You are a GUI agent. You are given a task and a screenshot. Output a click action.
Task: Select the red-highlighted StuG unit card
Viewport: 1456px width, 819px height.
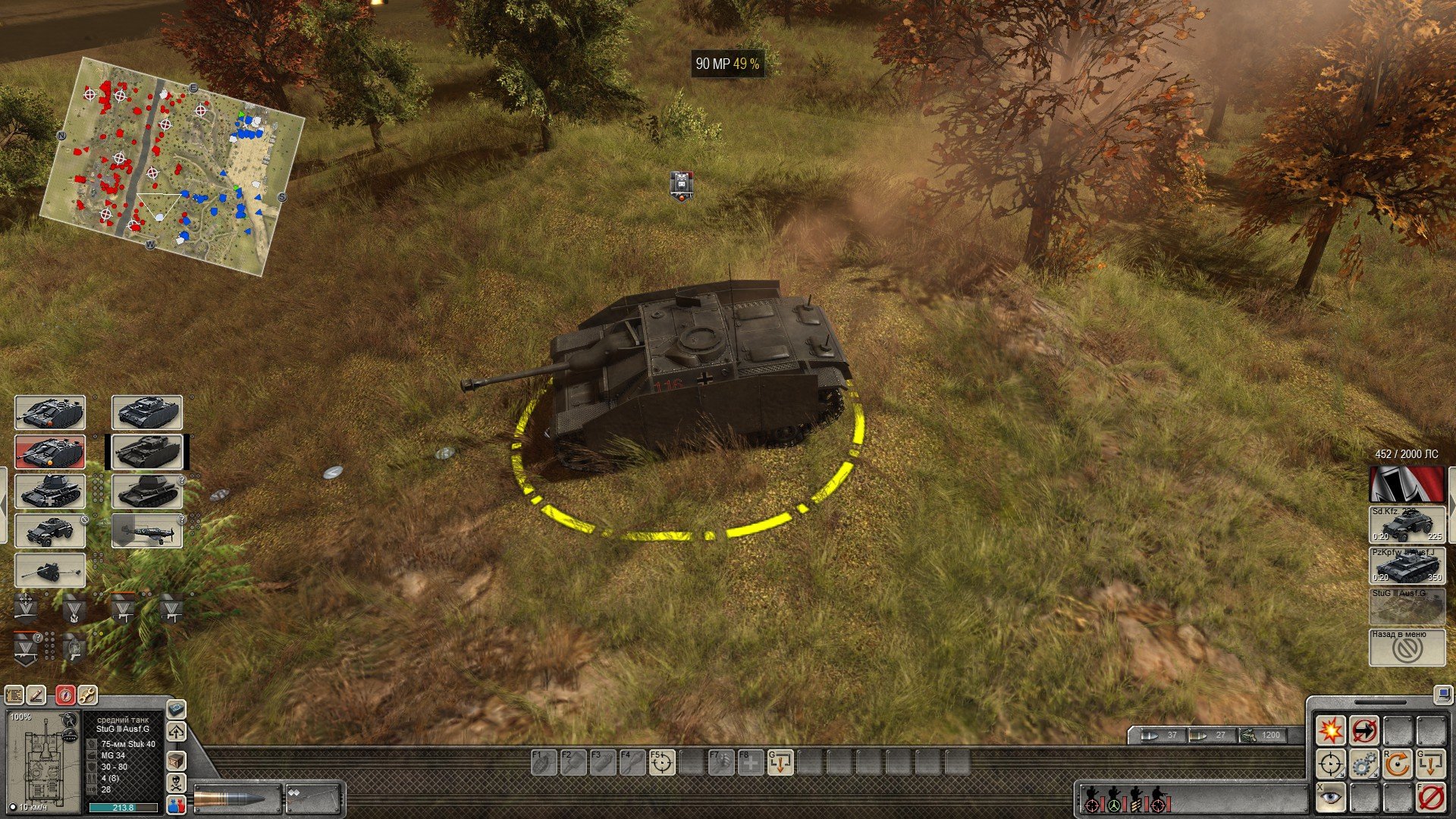click(x=50, y=452)
